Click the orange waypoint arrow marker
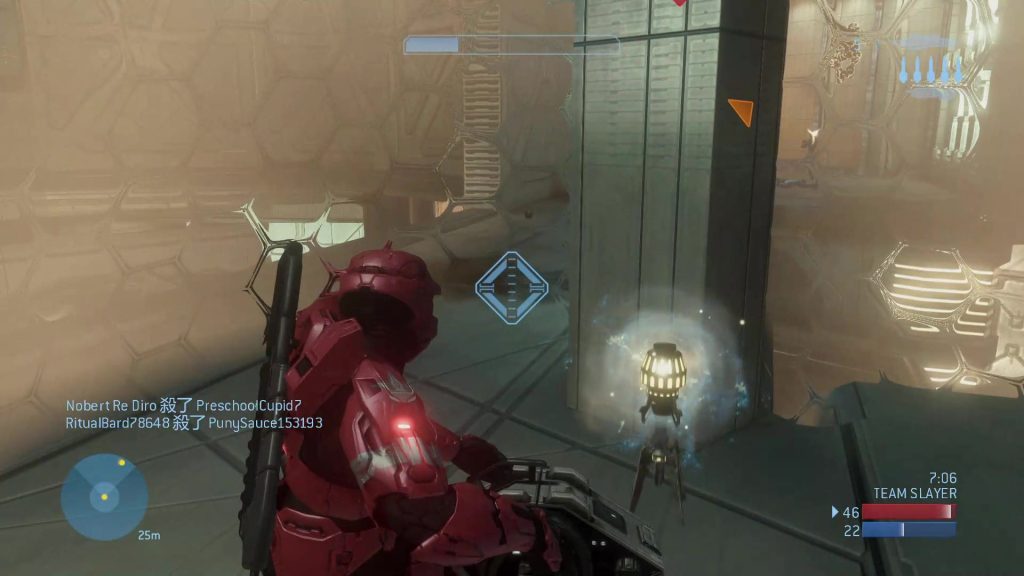The width and height of the screenshot is (1024, 576). point(740,111)
